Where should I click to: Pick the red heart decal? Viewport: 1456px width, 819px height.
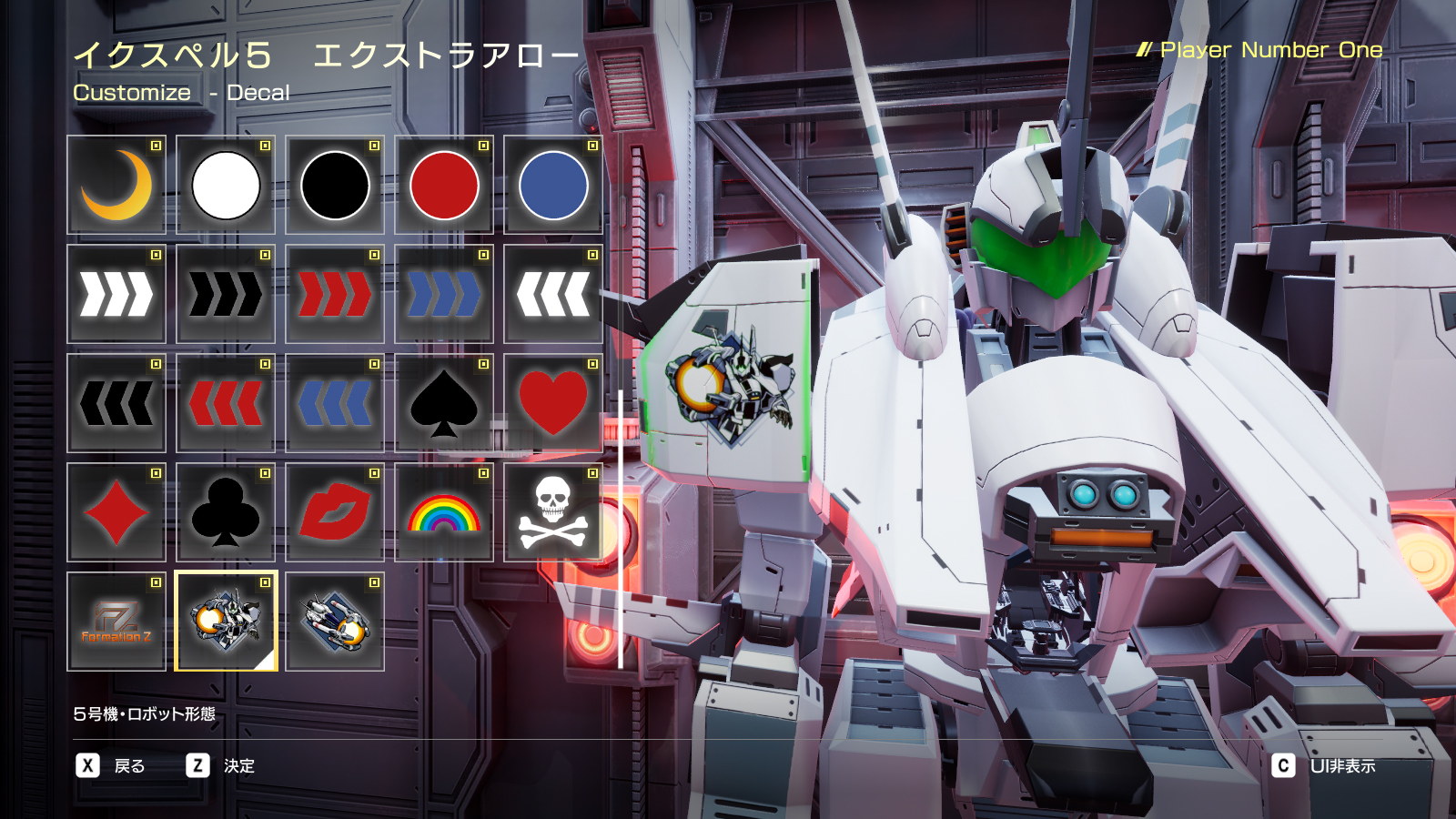coord(552,403)
